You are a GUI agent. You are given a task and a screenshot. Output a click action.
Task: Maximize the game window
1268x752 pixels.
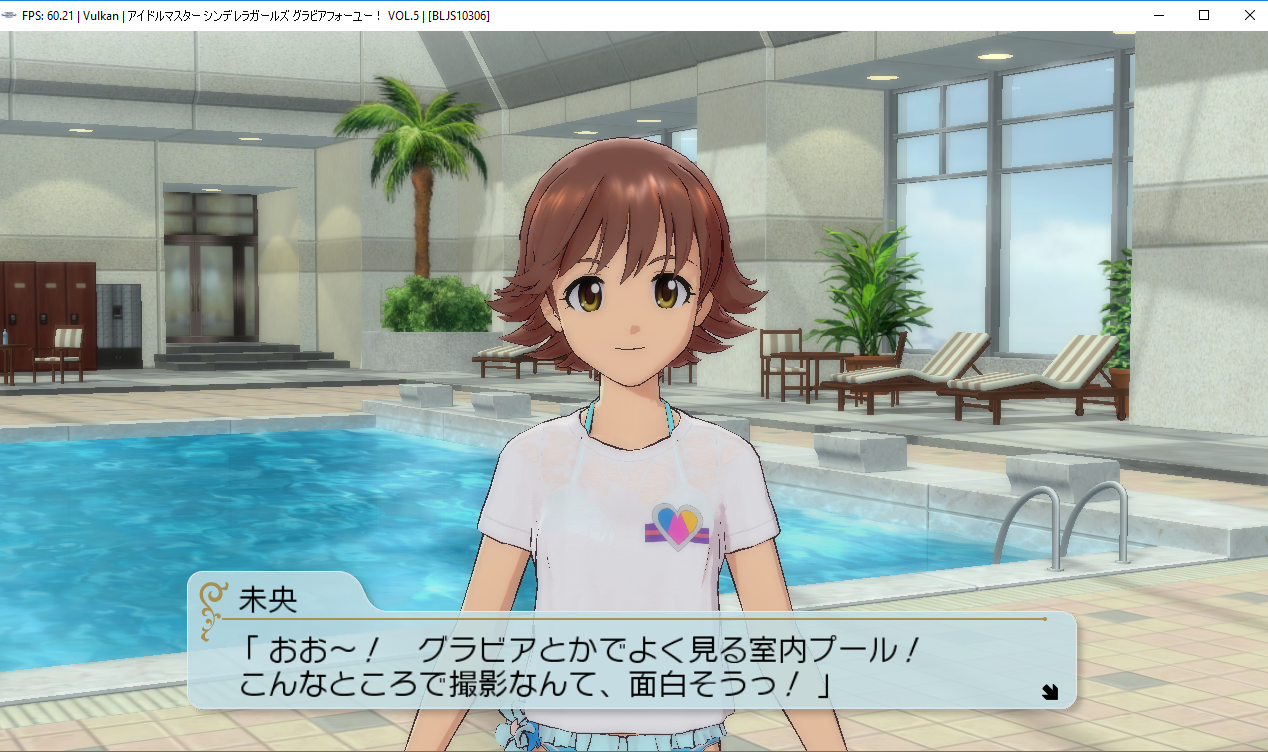pyautogui.click(x=1204, y=15)
